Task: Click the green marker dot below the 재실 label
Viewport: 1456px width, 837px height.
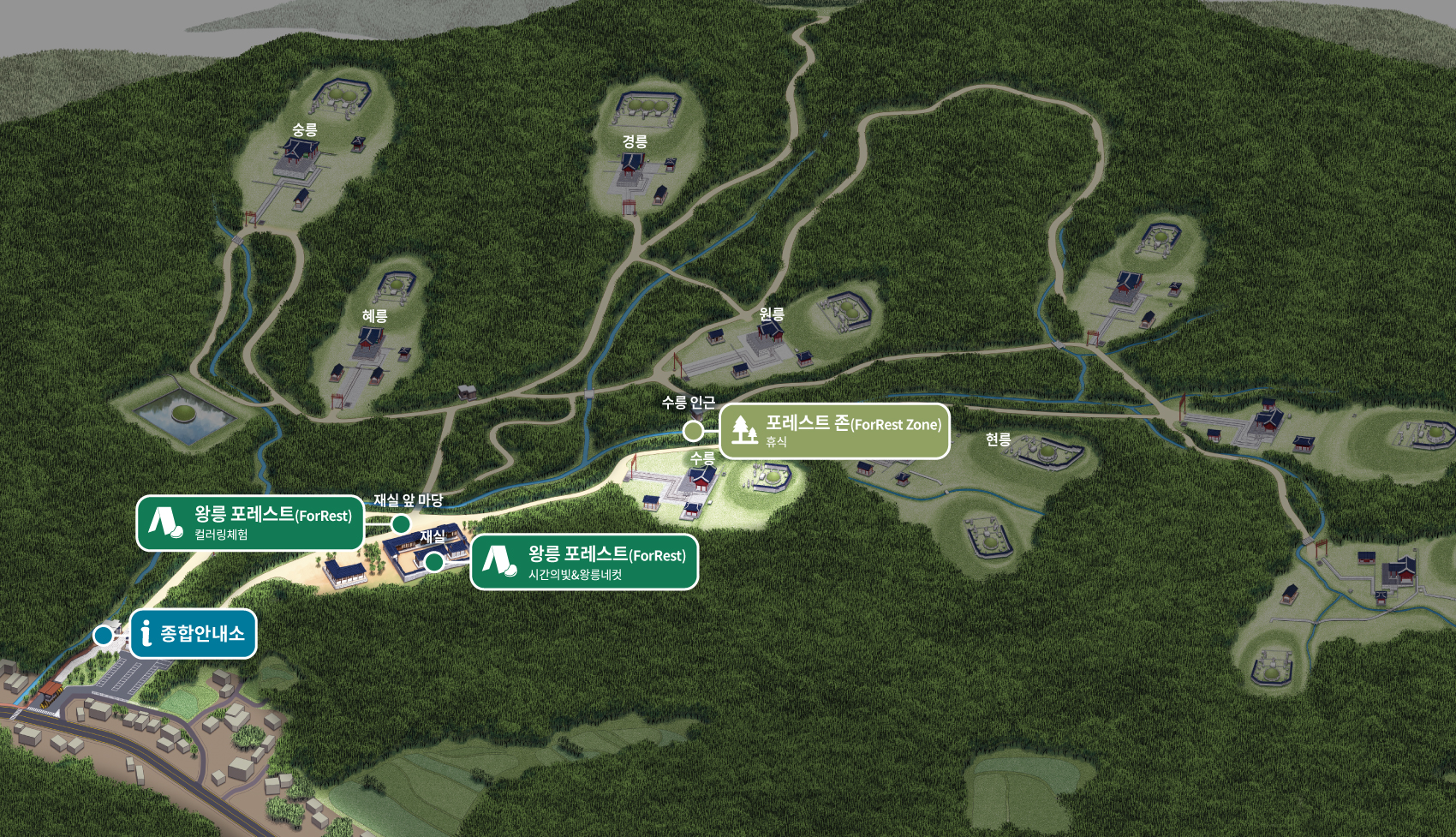Action: [434, 562]
